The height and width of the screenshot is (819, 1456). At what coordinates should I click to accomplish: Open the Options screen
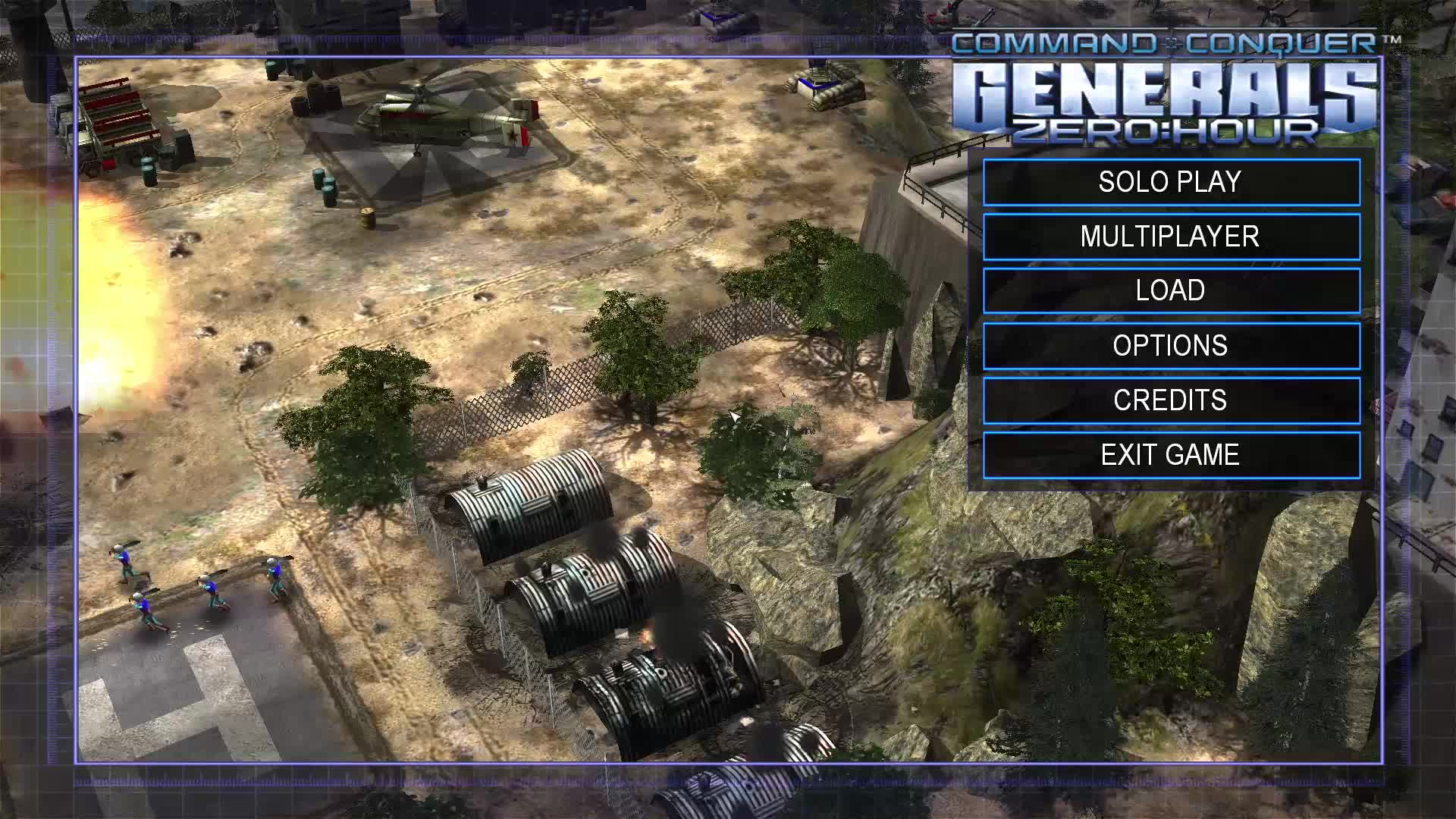pos(1171,346)
